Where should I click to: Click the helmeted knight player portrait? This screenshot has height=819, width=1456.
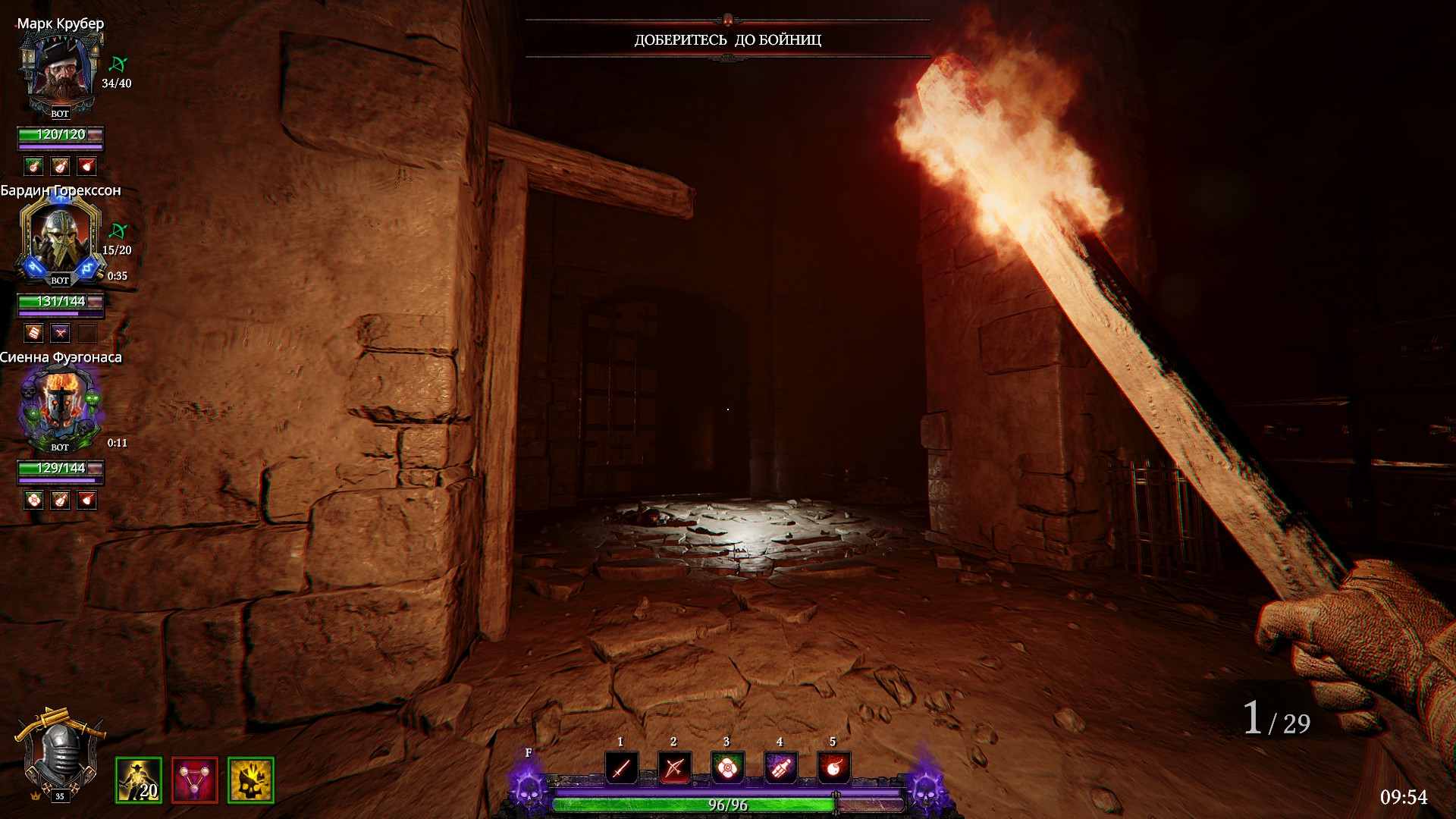[x=59, y=755]
